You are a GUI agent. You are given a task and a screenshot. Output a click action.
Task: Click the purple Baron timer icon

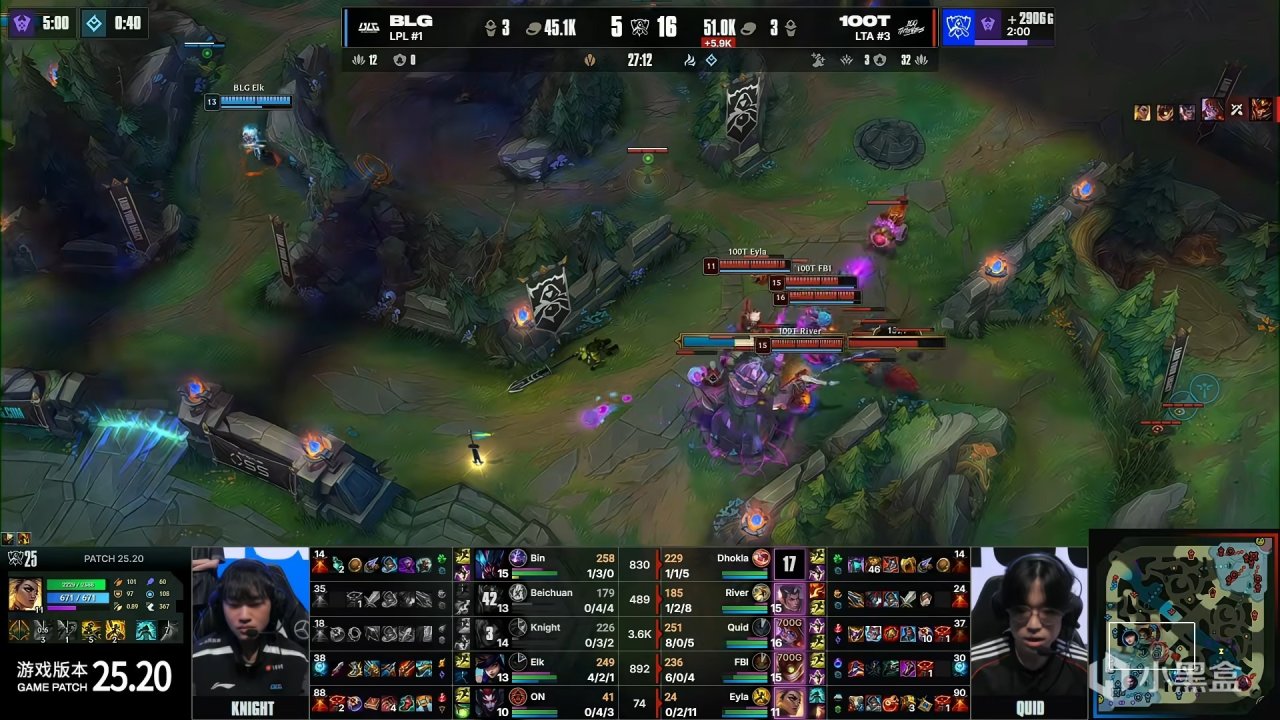(22, 22)
